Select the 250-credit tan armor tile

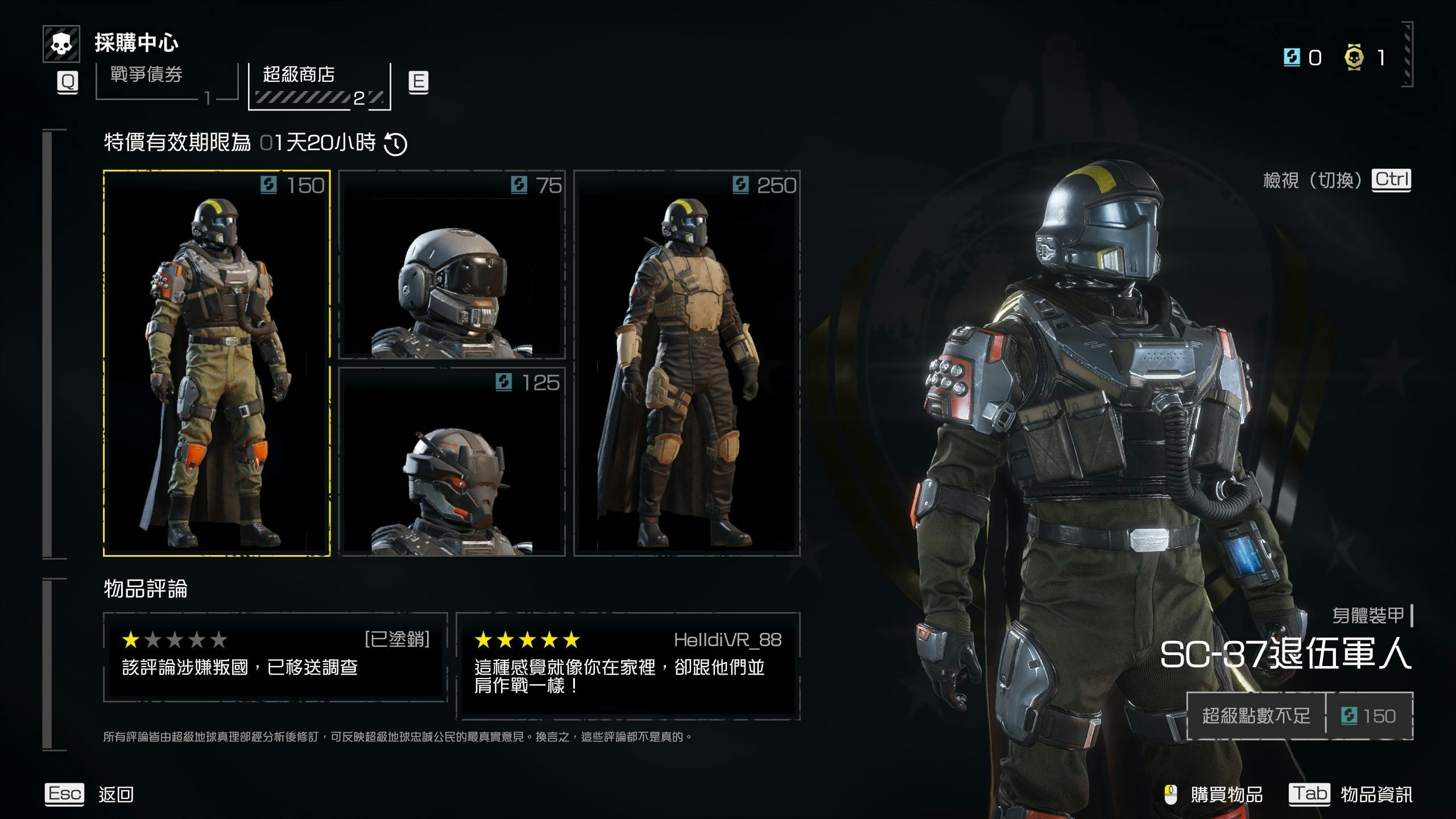click(686, 363)
